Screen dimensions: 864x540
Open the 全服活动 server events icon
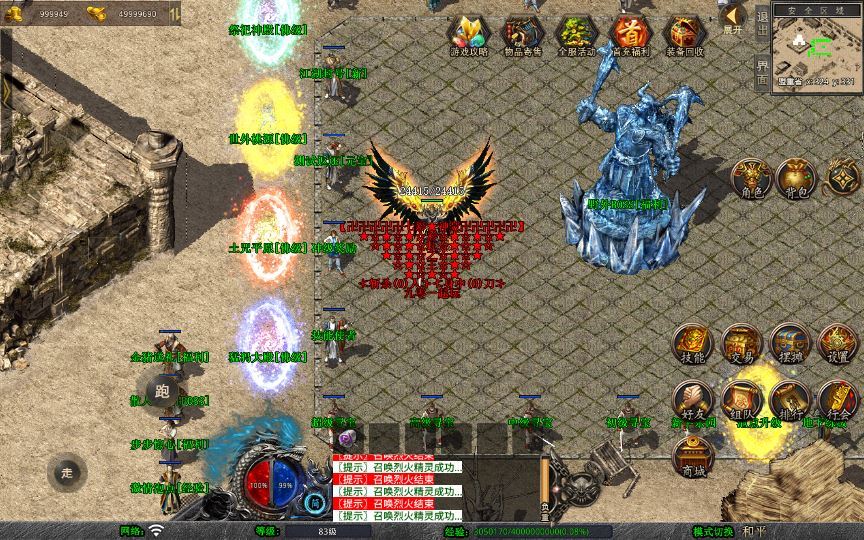coord(576,34)
